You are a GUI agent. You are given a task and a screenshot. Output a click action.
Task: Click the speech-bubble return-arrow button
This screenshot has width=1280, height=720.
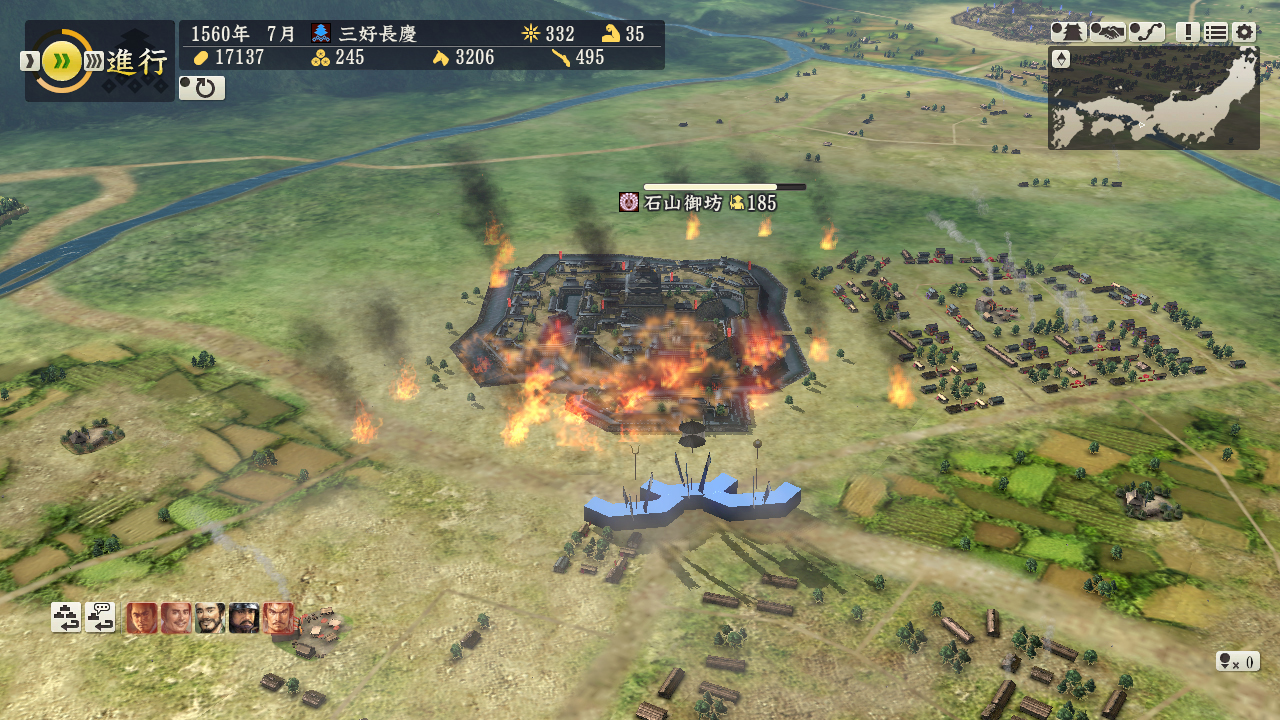tap(100, 617)
